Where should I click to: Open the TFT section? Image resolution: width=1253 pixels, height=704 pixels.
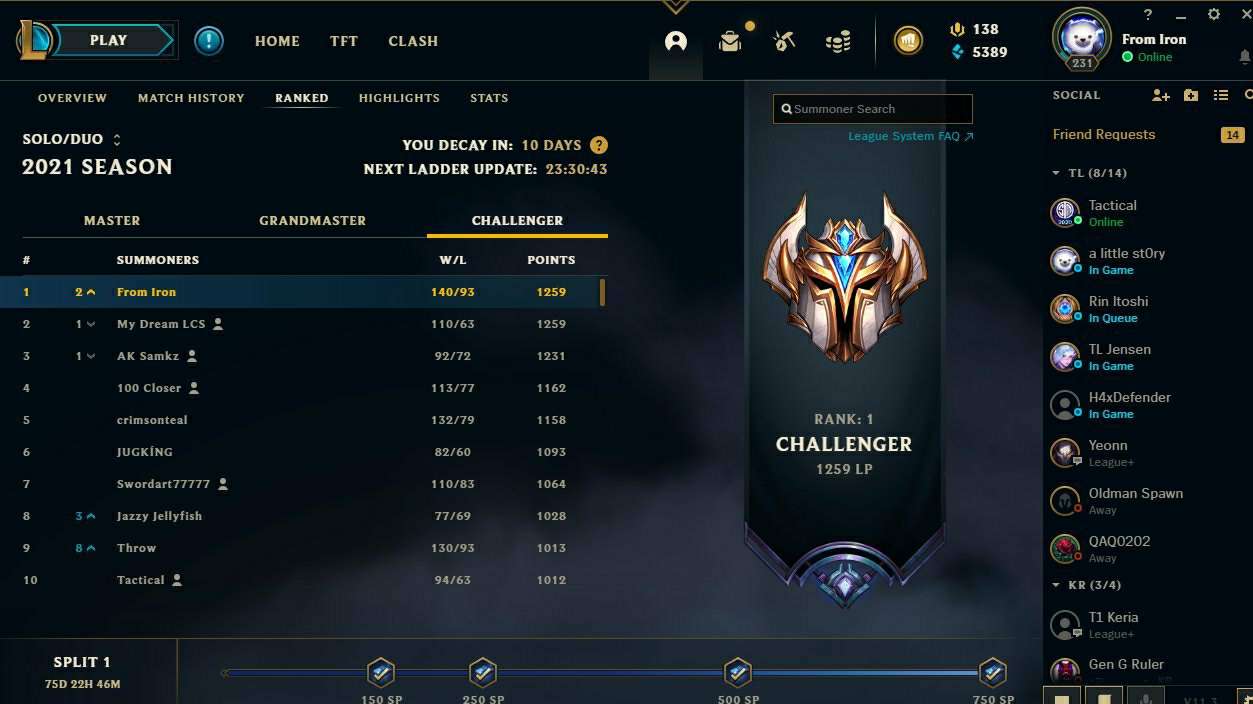point(344,41)
